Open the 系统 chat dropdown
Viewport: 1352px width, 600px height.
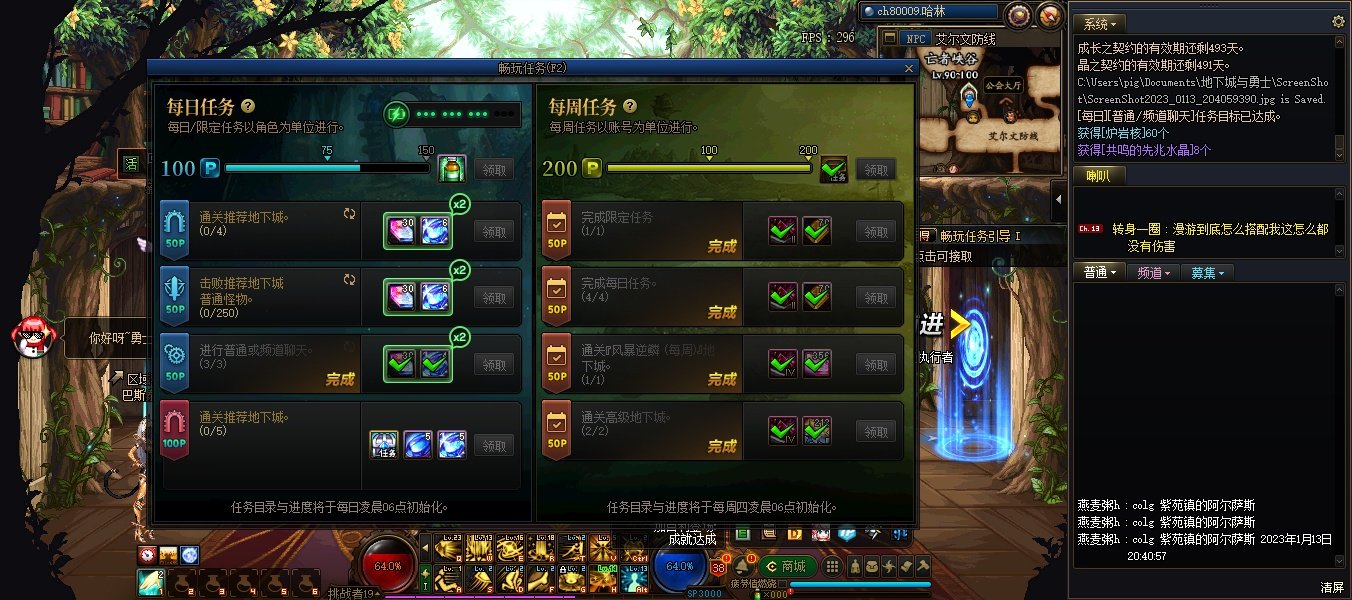[x=1100, y=23]
